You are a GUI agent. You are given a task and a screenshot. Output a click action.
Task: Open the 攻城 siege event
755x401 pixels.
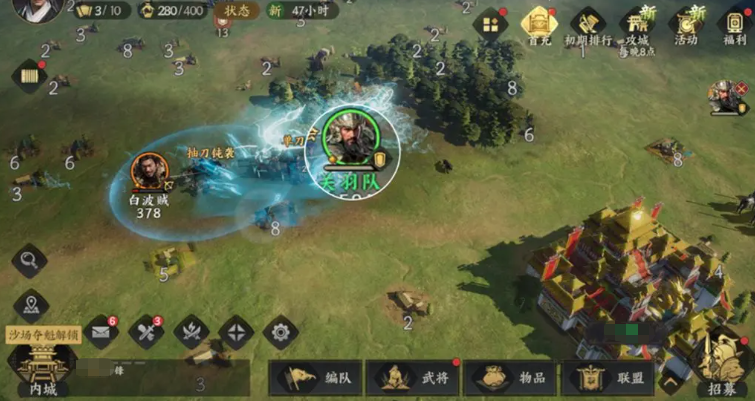[637, 25]
